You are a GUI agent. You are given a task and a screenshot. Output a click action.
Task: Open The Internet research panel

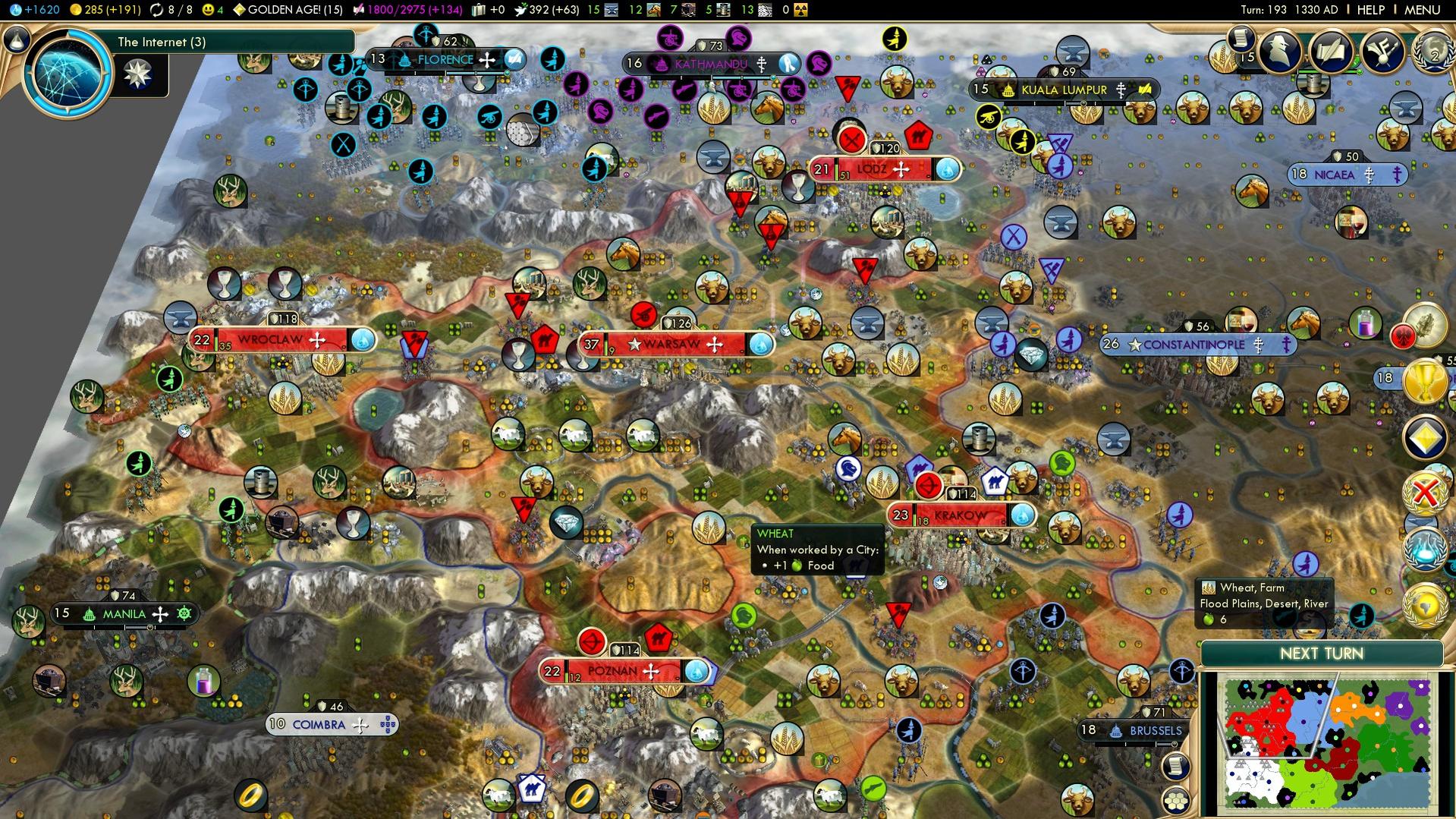pos(68,74)
